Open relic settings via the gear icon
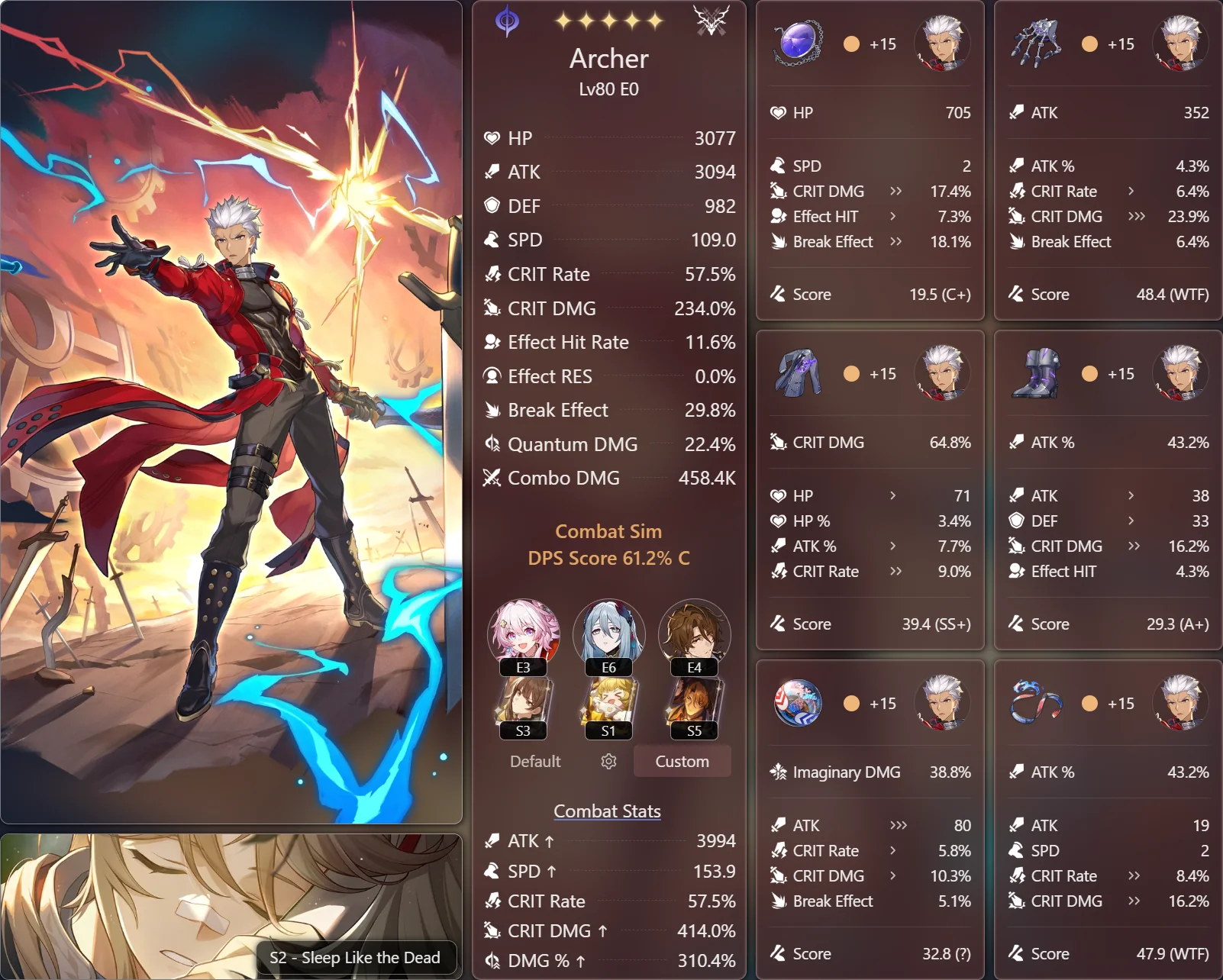Viewport: 1223px width, 980px height. point(607,761)
